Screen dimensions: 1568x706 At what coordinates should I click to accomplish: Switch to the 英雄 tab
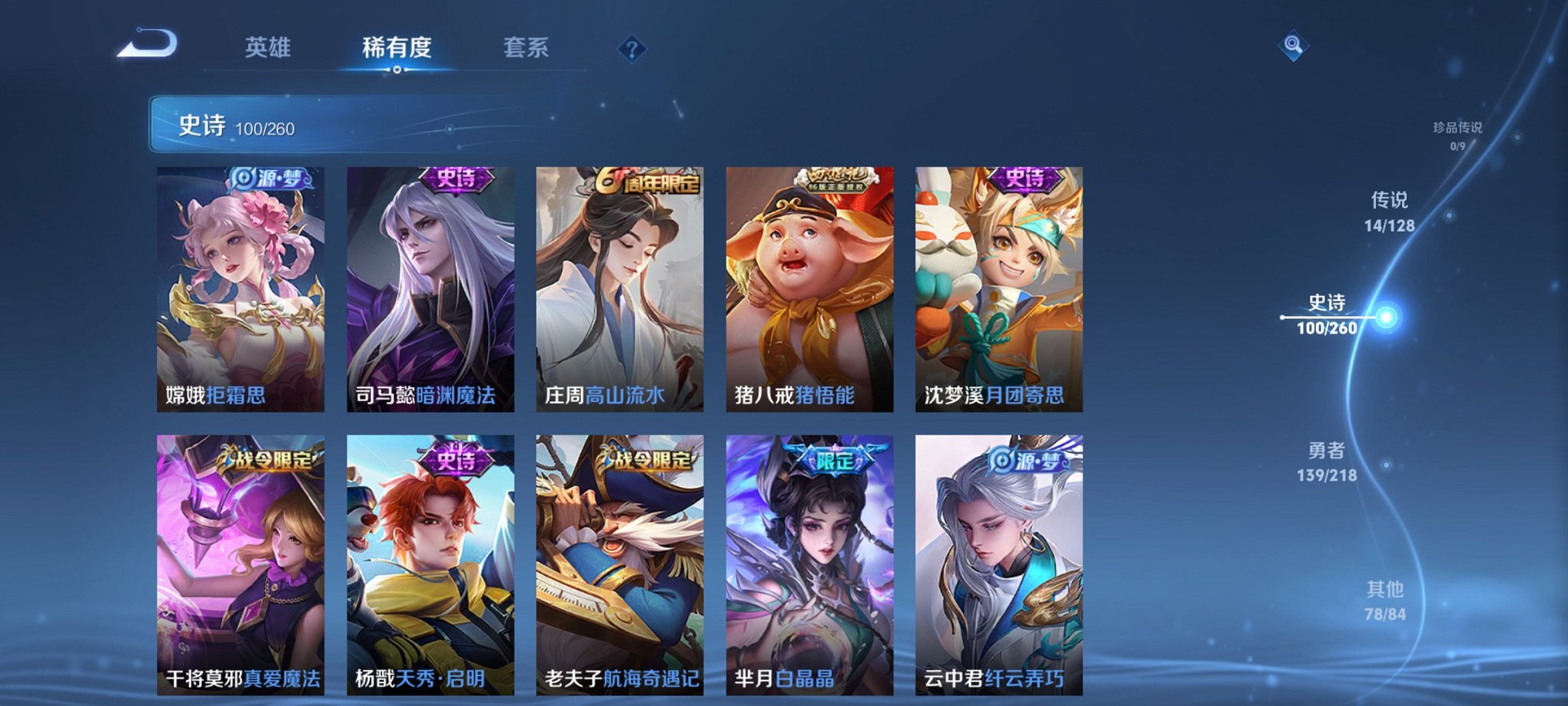[268, 48]
